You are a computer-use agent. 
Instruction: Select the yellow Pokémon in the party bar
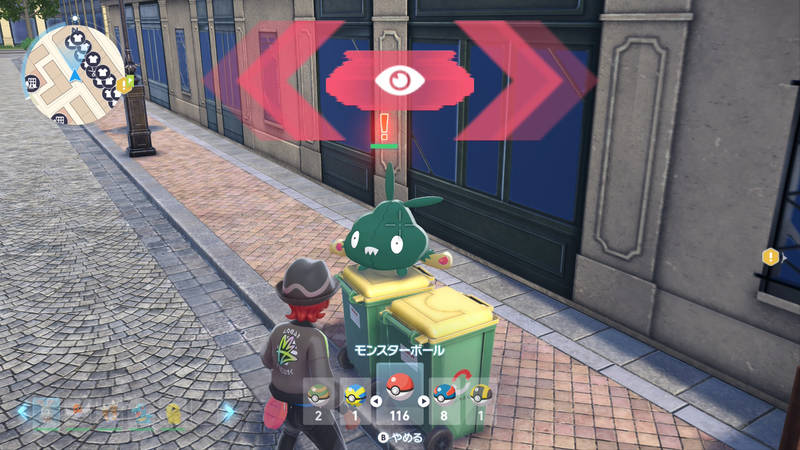pyautogui.click(x=173, y=411)
